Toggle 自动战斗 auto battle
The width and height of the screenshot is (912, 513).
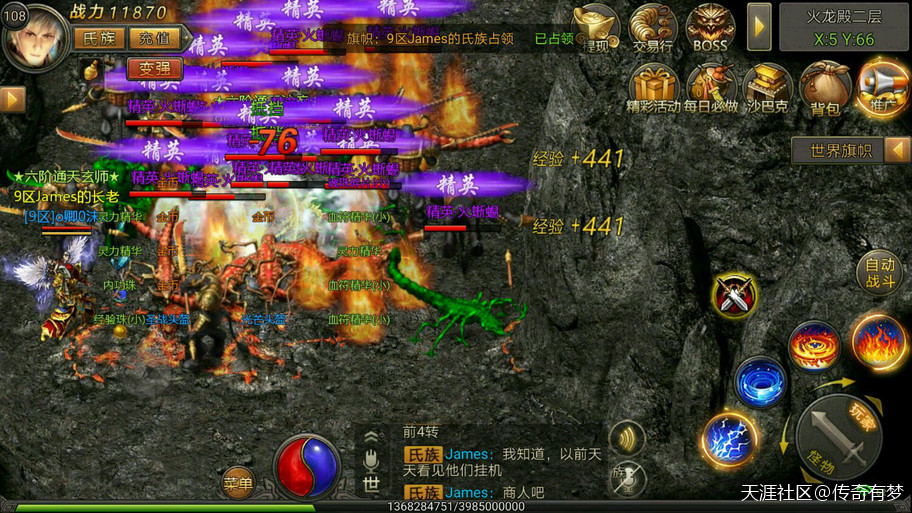880,272
